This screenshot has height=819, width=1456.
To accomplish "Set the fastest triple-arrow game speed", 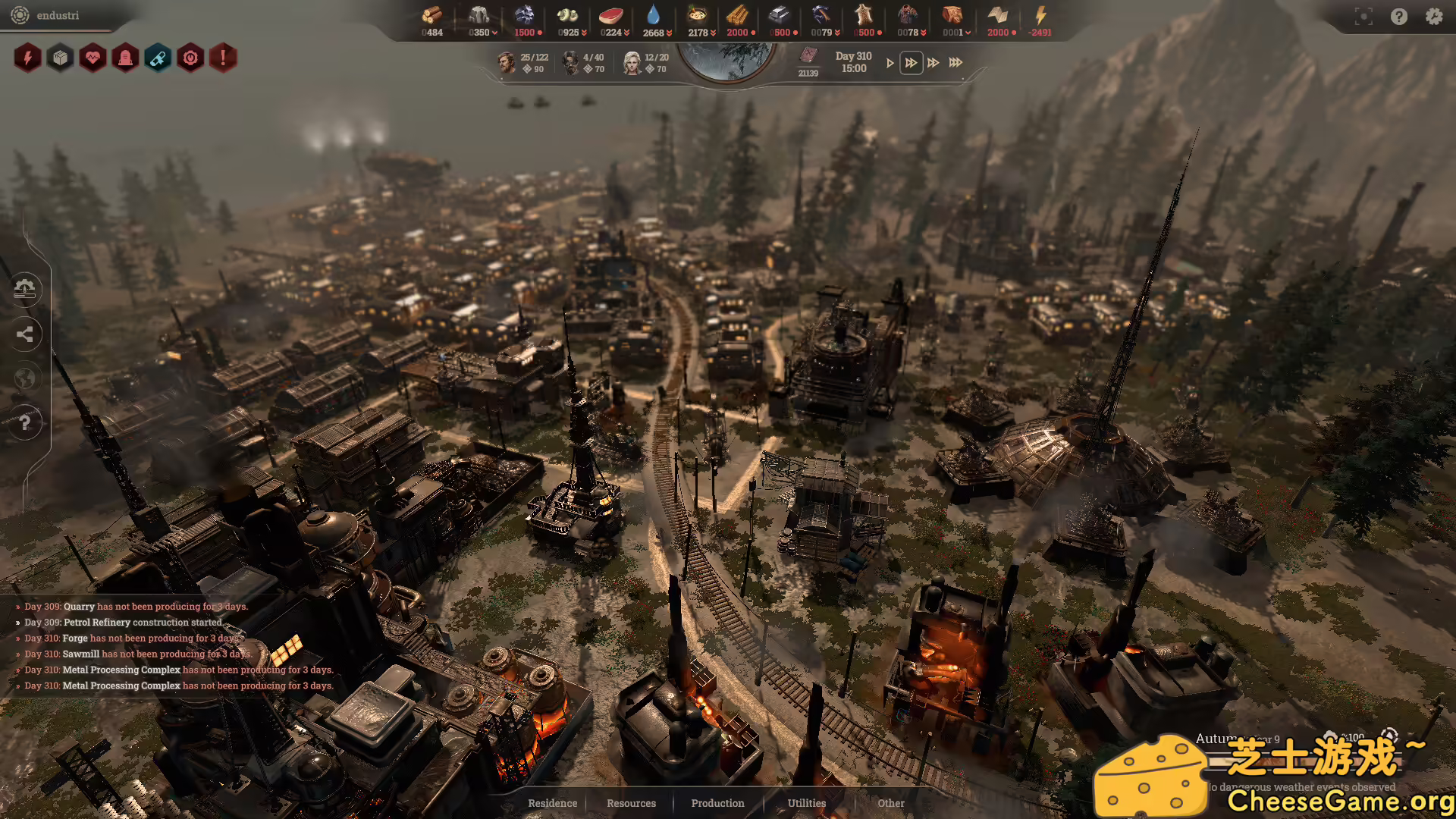I will tap(955, 63).
